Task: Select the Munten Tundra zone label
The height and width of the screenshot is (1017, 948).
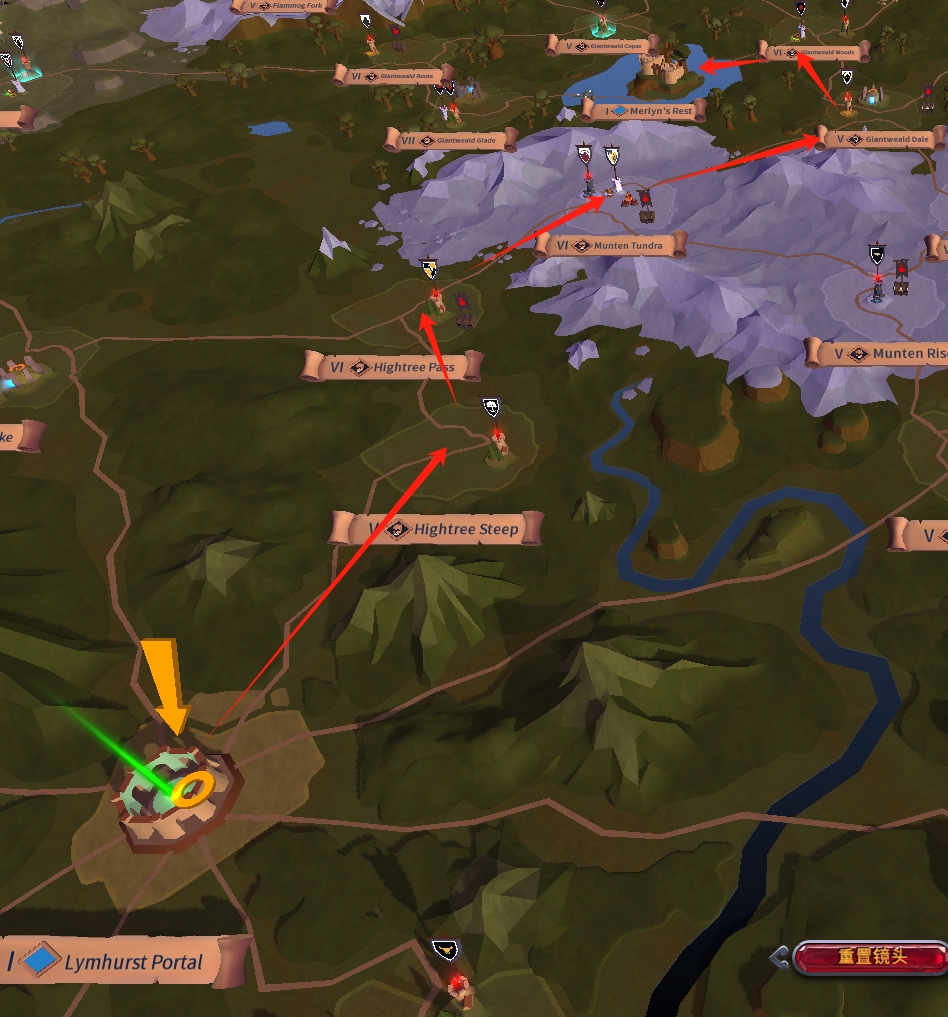Action: pos(612,245)
